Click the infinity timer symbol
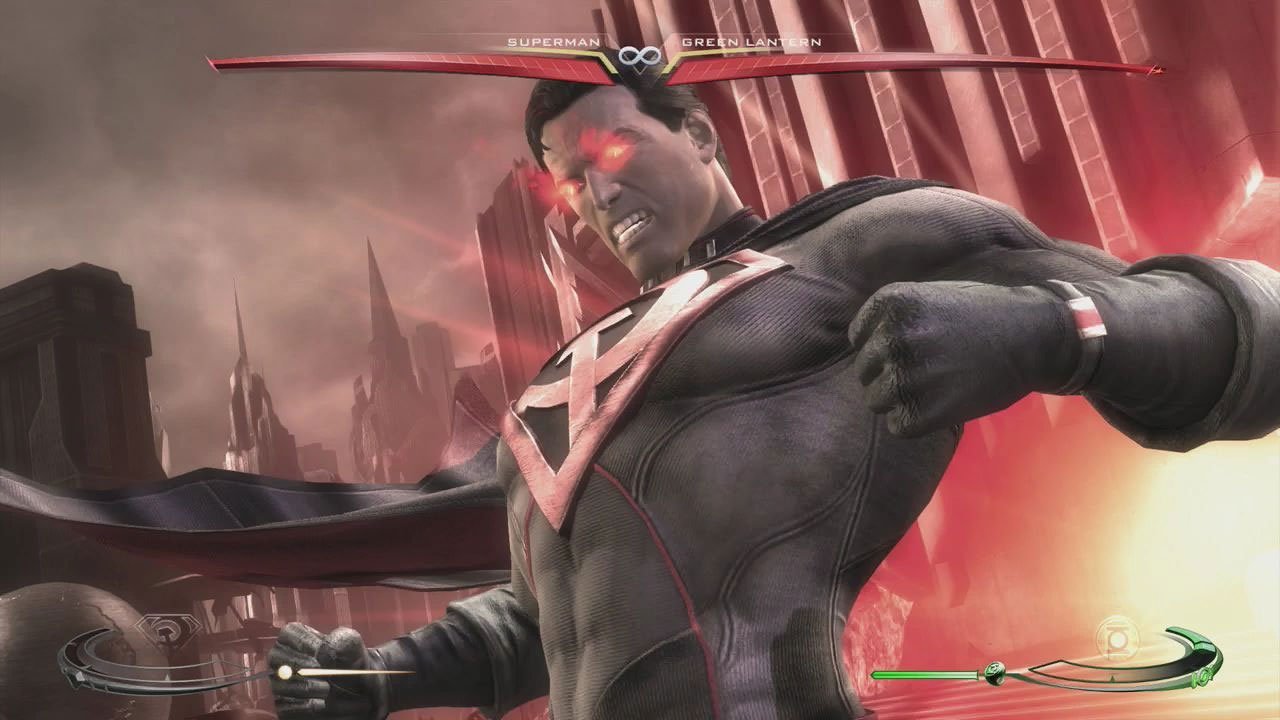 pos(641,55)
